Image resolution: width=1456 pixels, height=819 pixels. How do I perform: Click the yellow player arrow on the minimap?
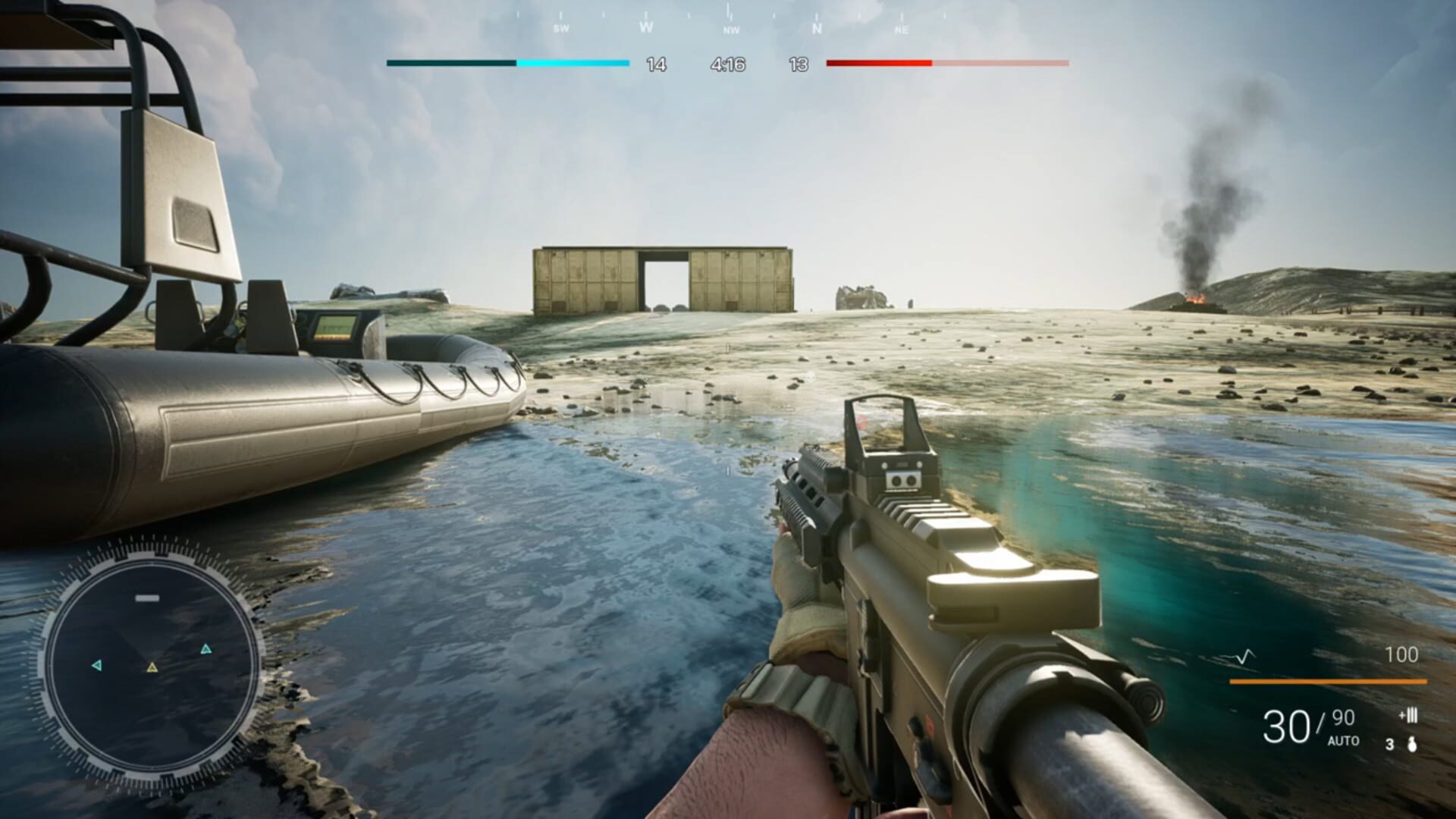coord(152,668)
